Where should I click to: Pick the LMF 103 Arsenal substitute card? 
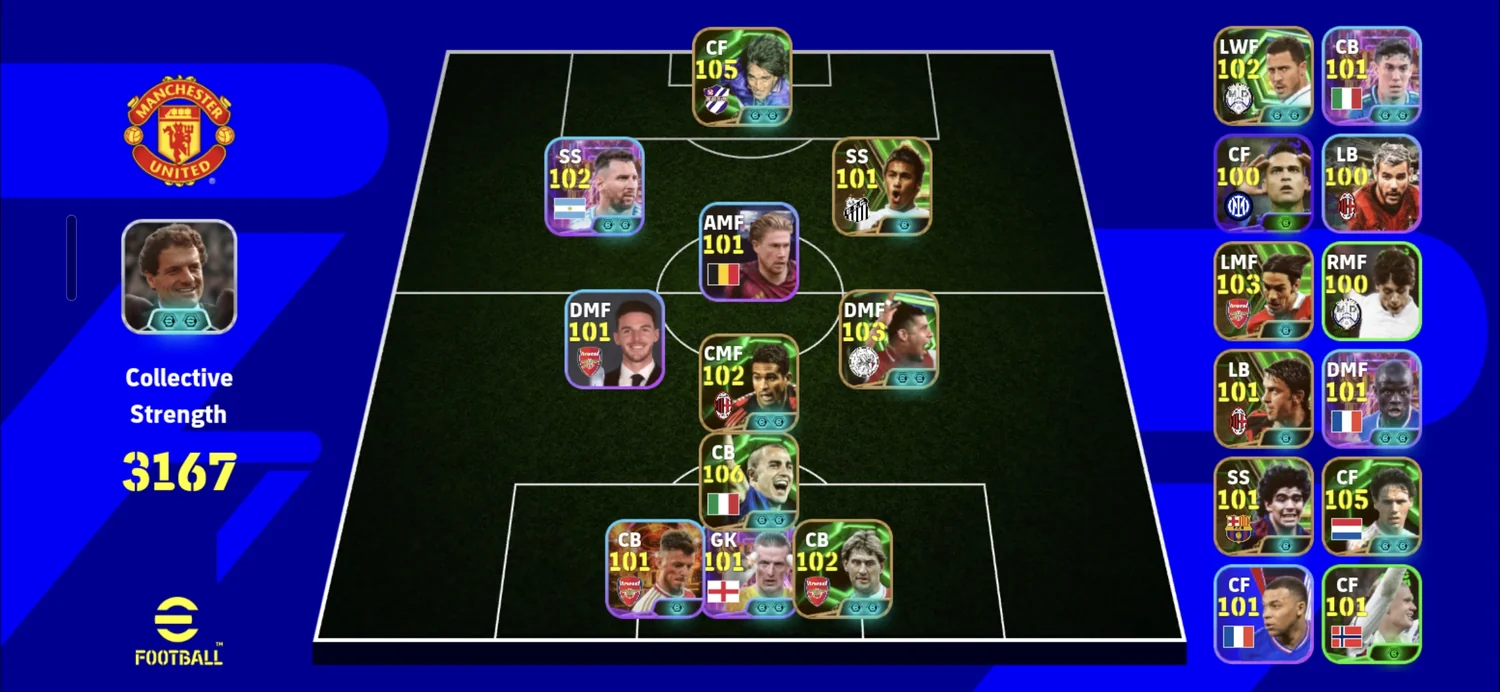click(1263, 291)
